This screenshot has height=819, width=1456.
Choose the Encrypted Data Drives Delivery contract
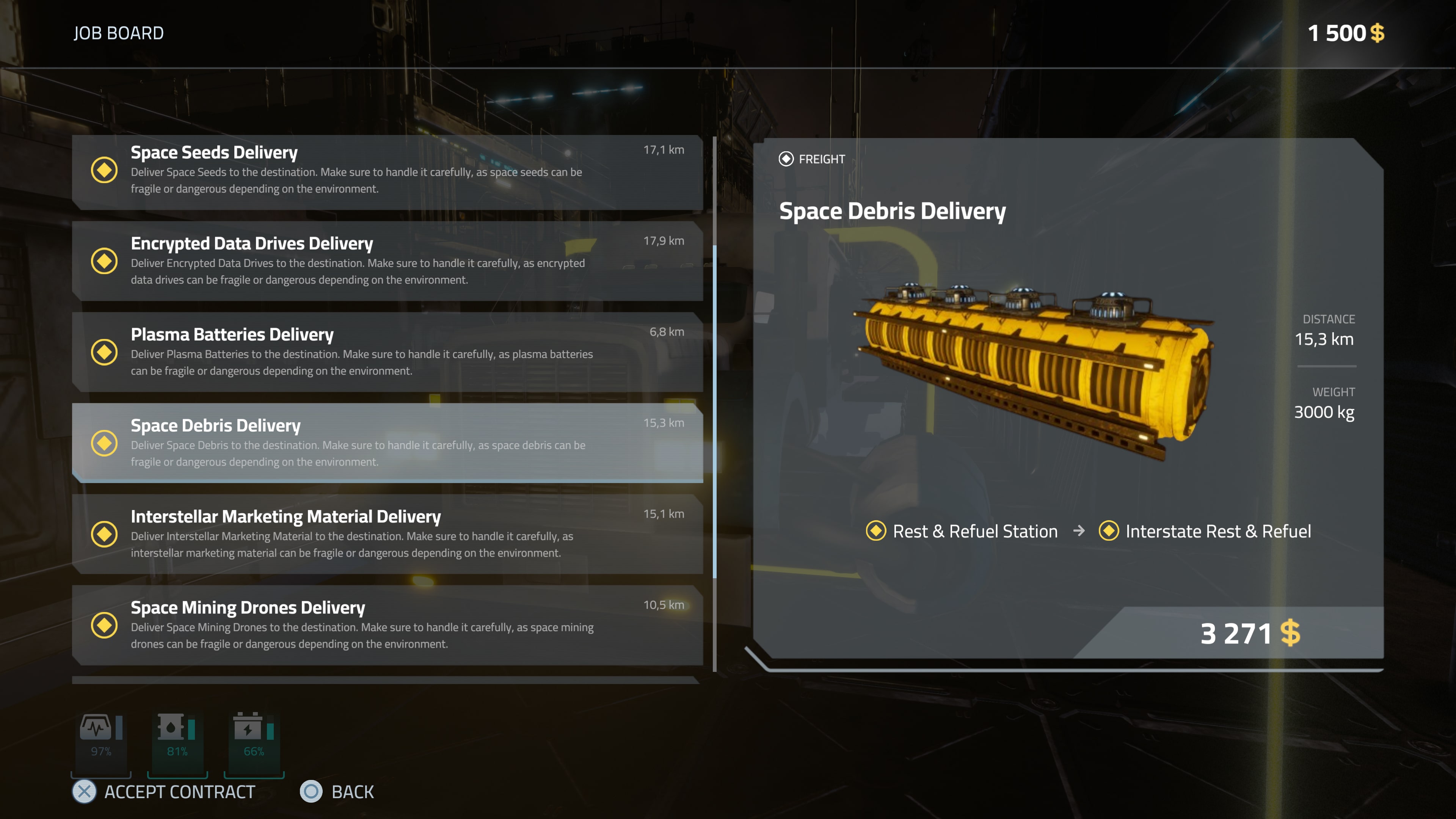tap(387, 261)
